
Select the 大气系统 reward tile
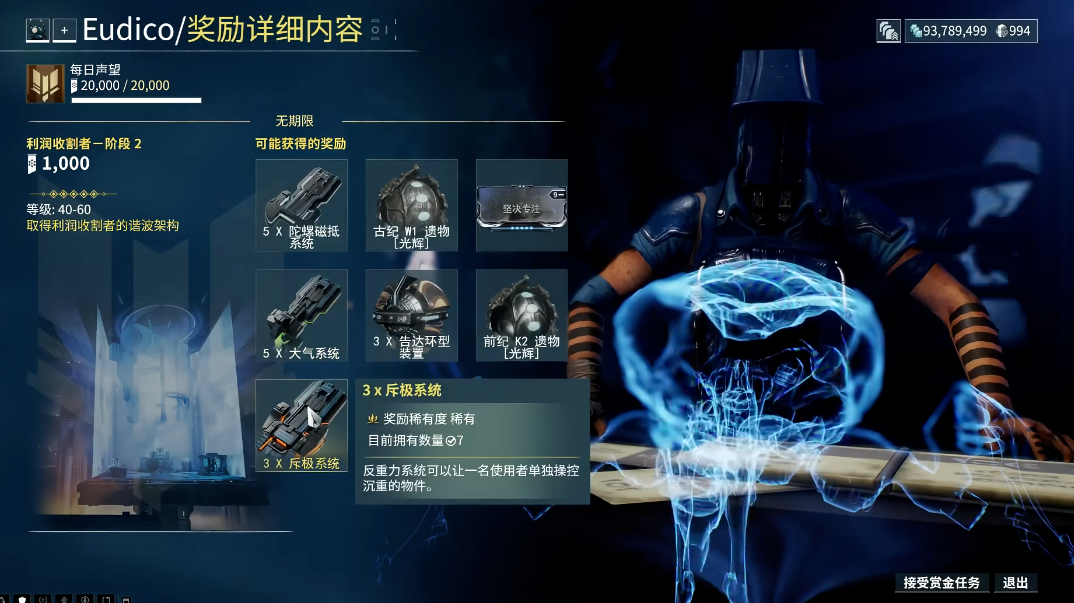click(302, 315)
